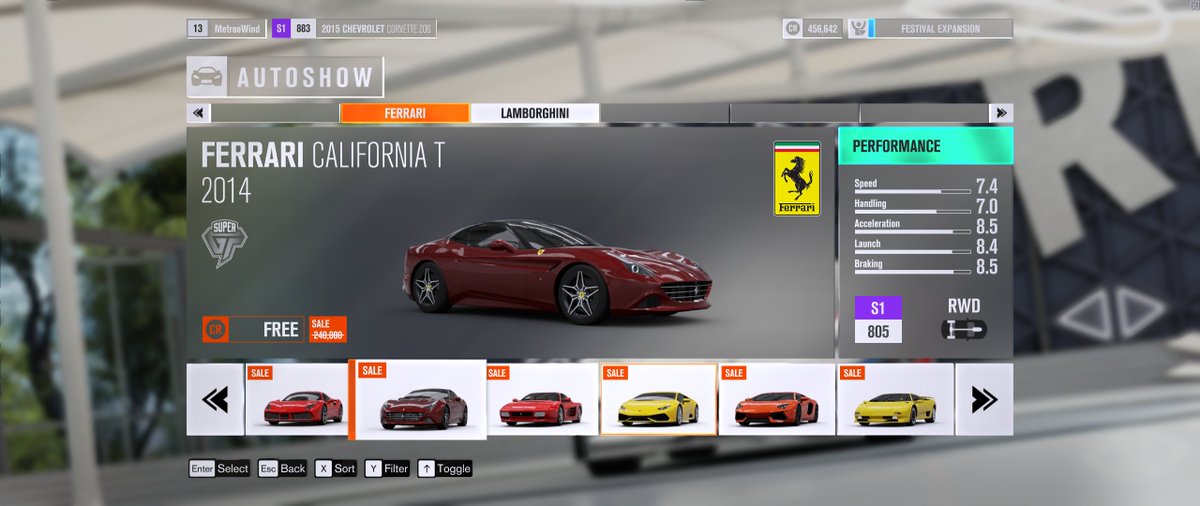Click the Toggle view button
Viewport: 1200px width, 506px height.
tap(445, 468)
